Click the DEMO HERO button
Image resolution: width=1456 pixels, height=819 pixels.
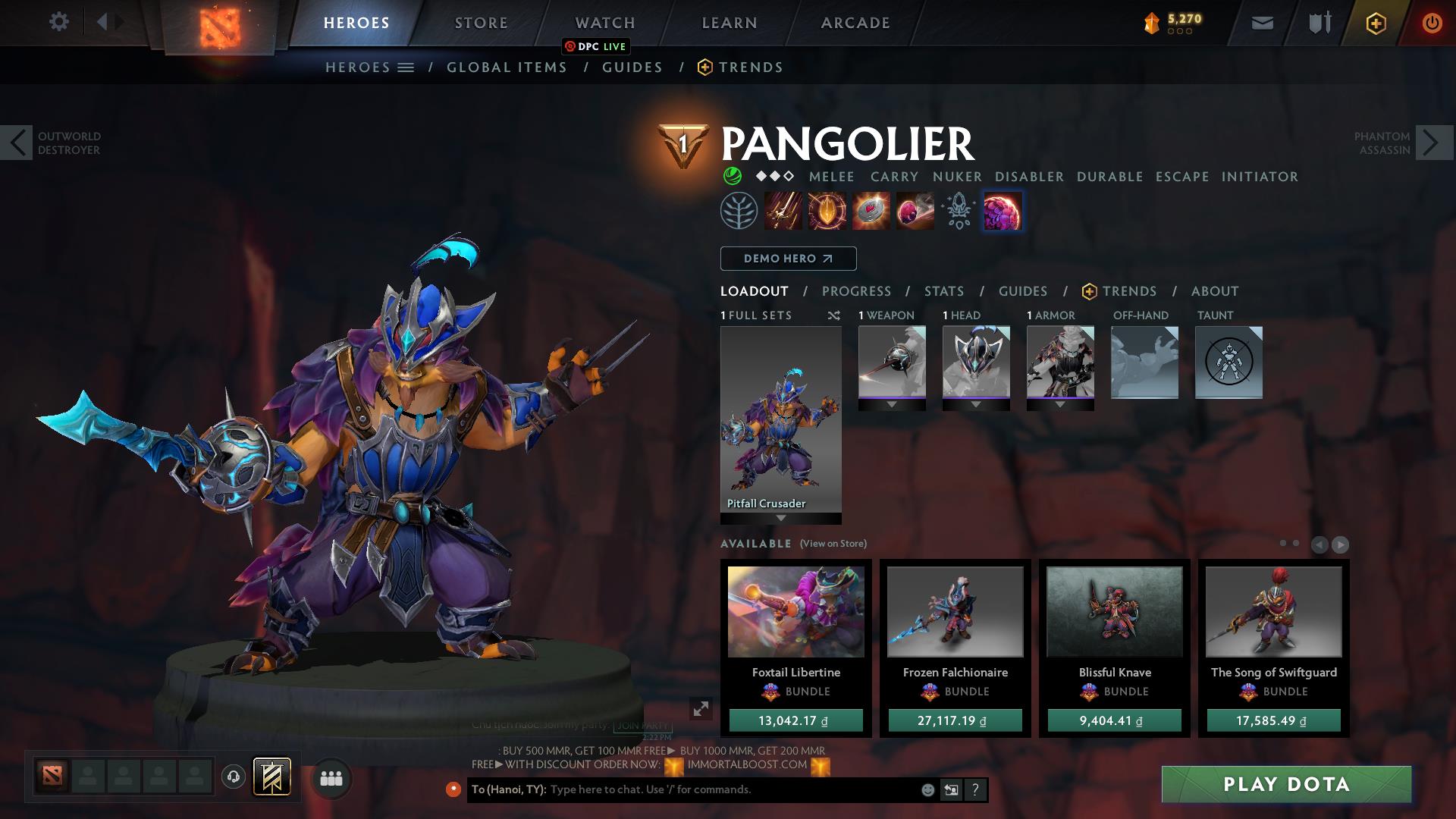coord(787,259)
